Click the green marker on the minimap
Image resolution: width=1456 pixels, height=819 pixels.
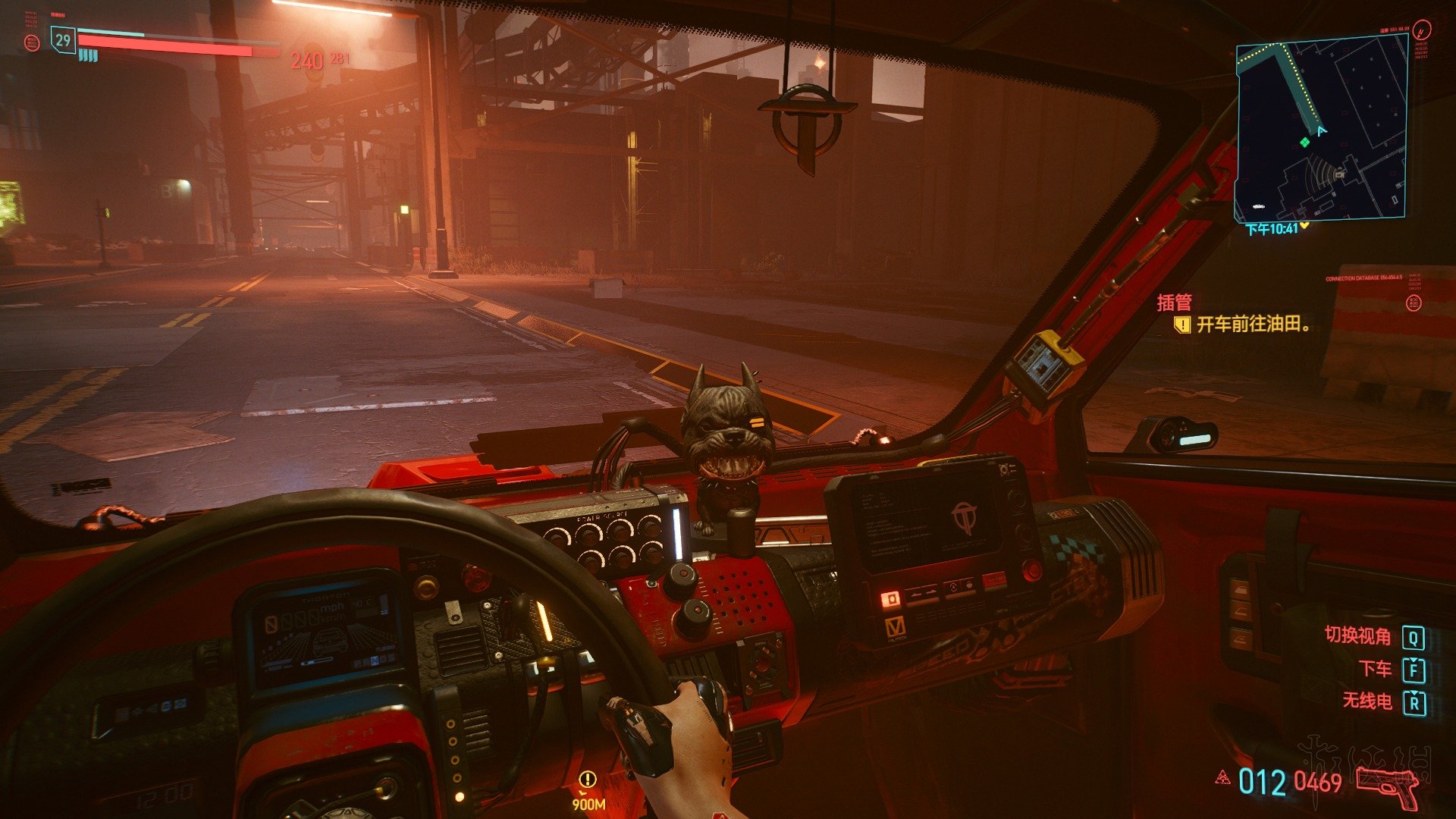pos(1304,142)
